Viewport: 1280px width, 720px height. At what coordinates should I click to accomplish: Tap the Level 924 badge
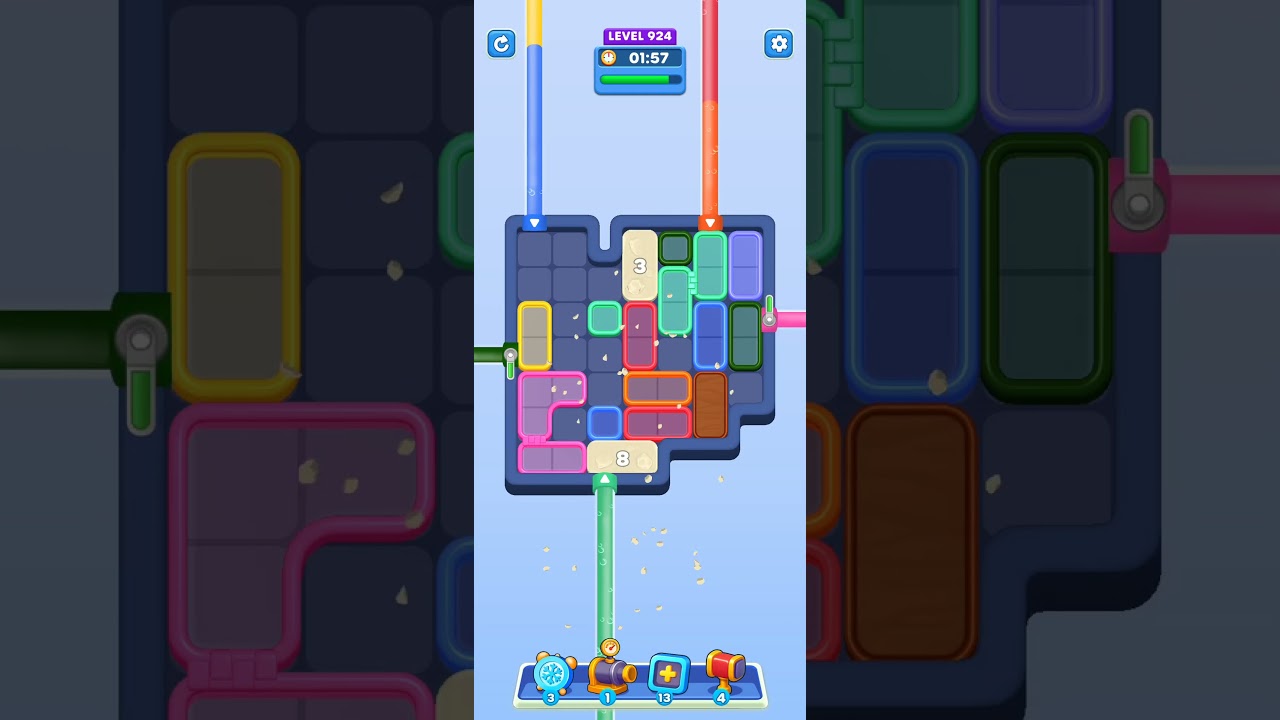point(640,35)
